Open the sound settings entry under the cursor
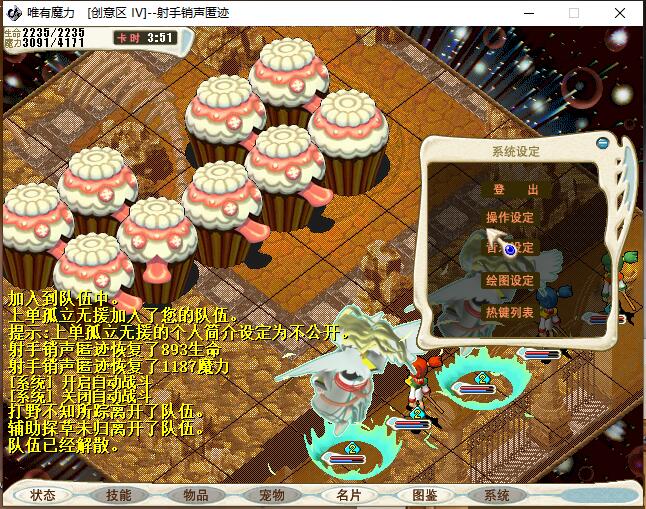Screen dimensions: 646x509 [x=509, y=247]
